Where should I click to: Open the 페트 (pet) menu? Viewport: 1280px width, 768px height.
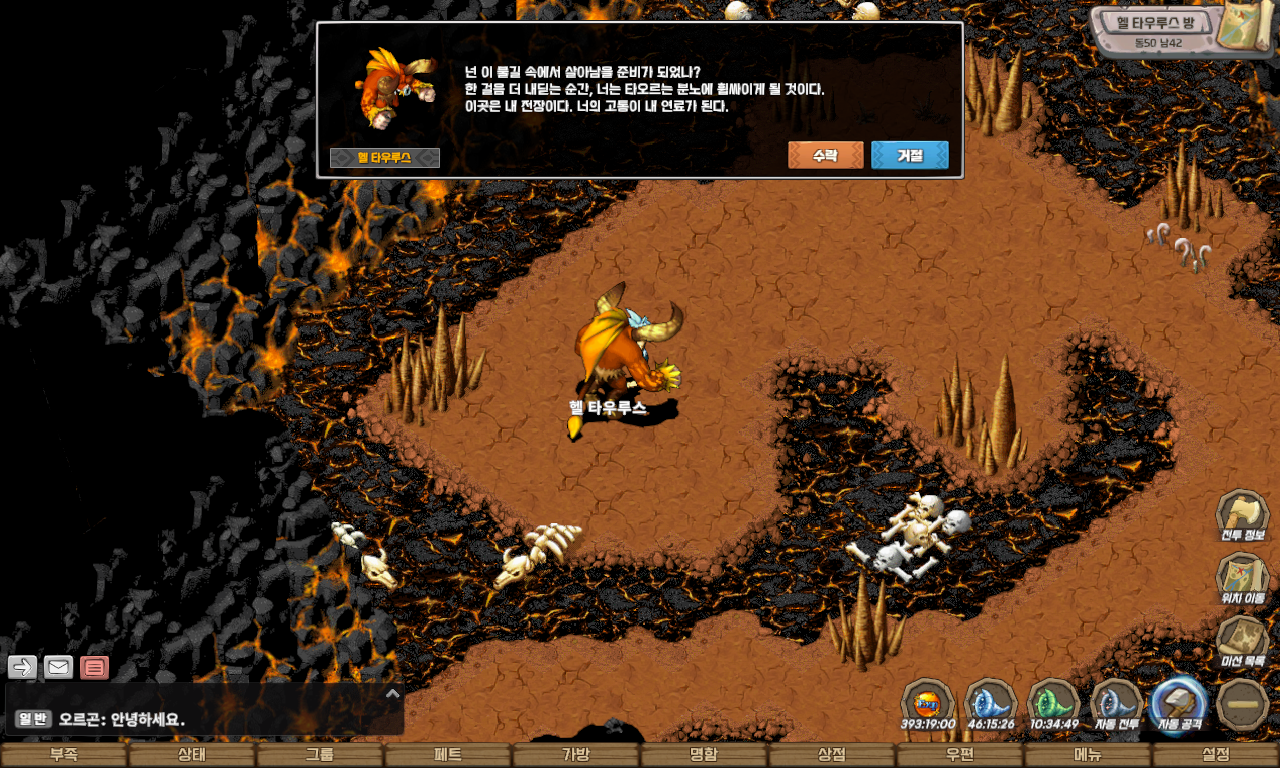coord(448,755)
